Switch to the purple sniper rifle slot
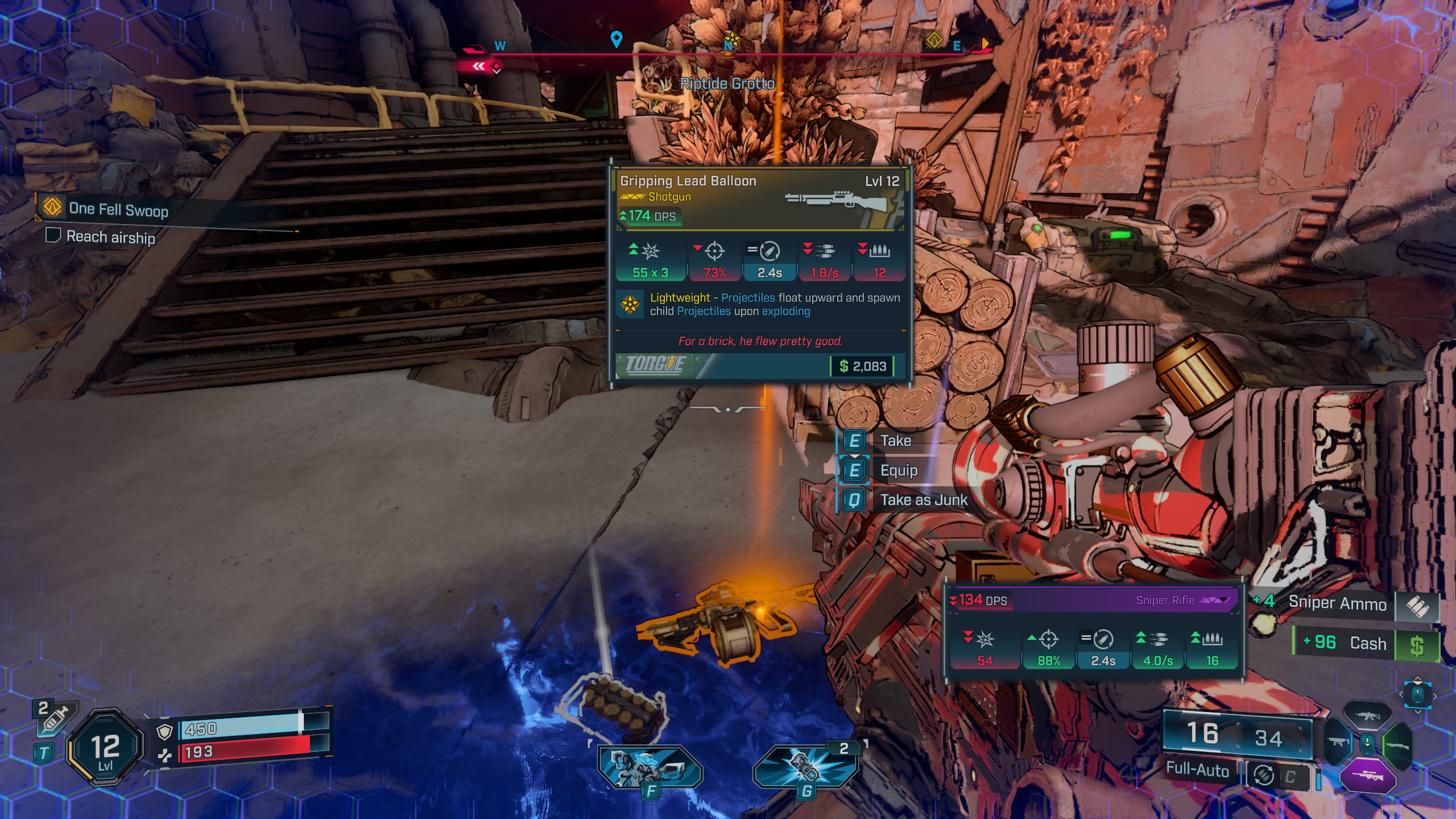Image resolution: width=1456 pixels, height=819 pixels. point(1367,776)
